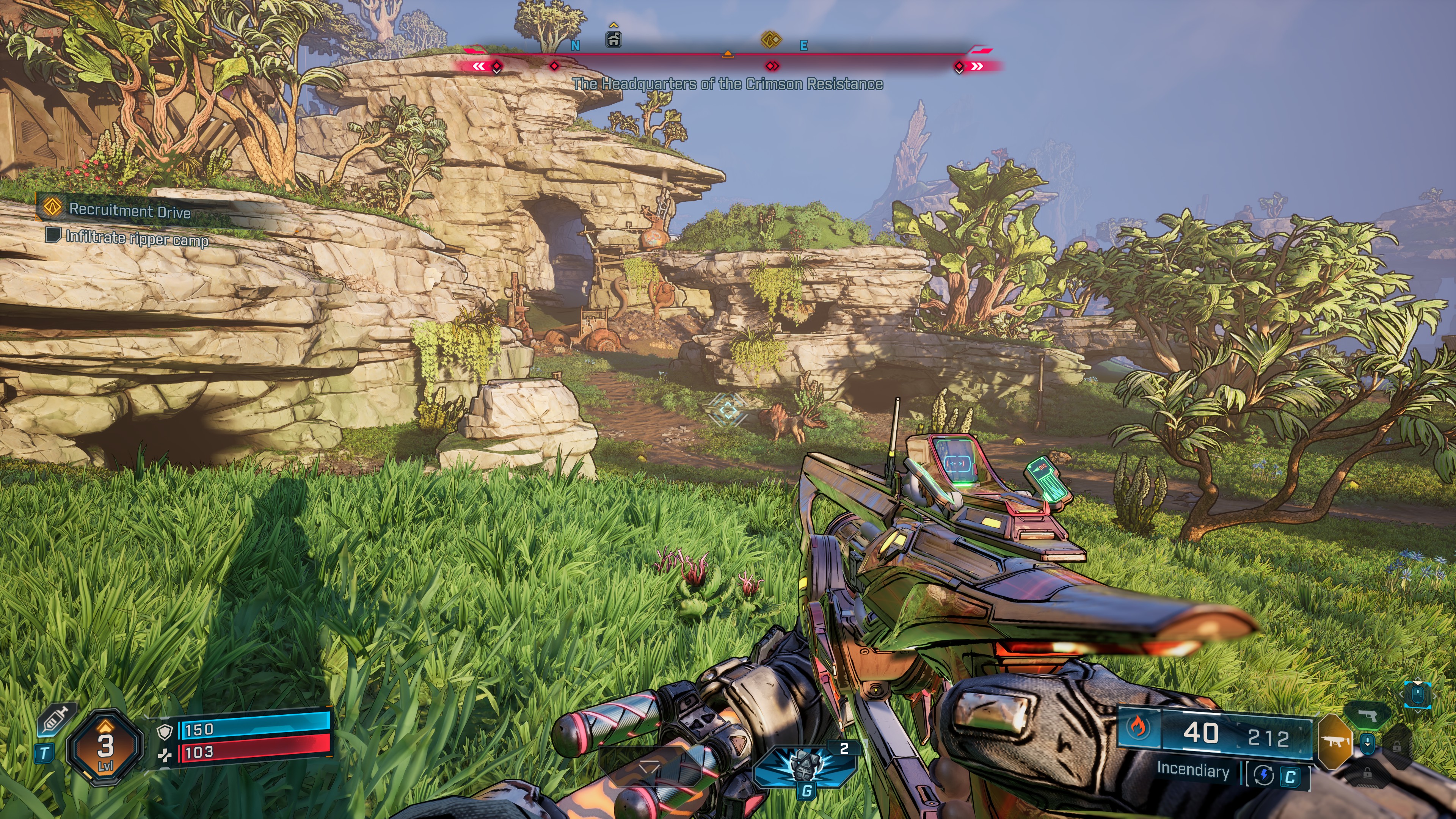The height and width of the screenshot is (819, 1456).
Task: Select the incendiary flame element icon
Action: 1138,728
